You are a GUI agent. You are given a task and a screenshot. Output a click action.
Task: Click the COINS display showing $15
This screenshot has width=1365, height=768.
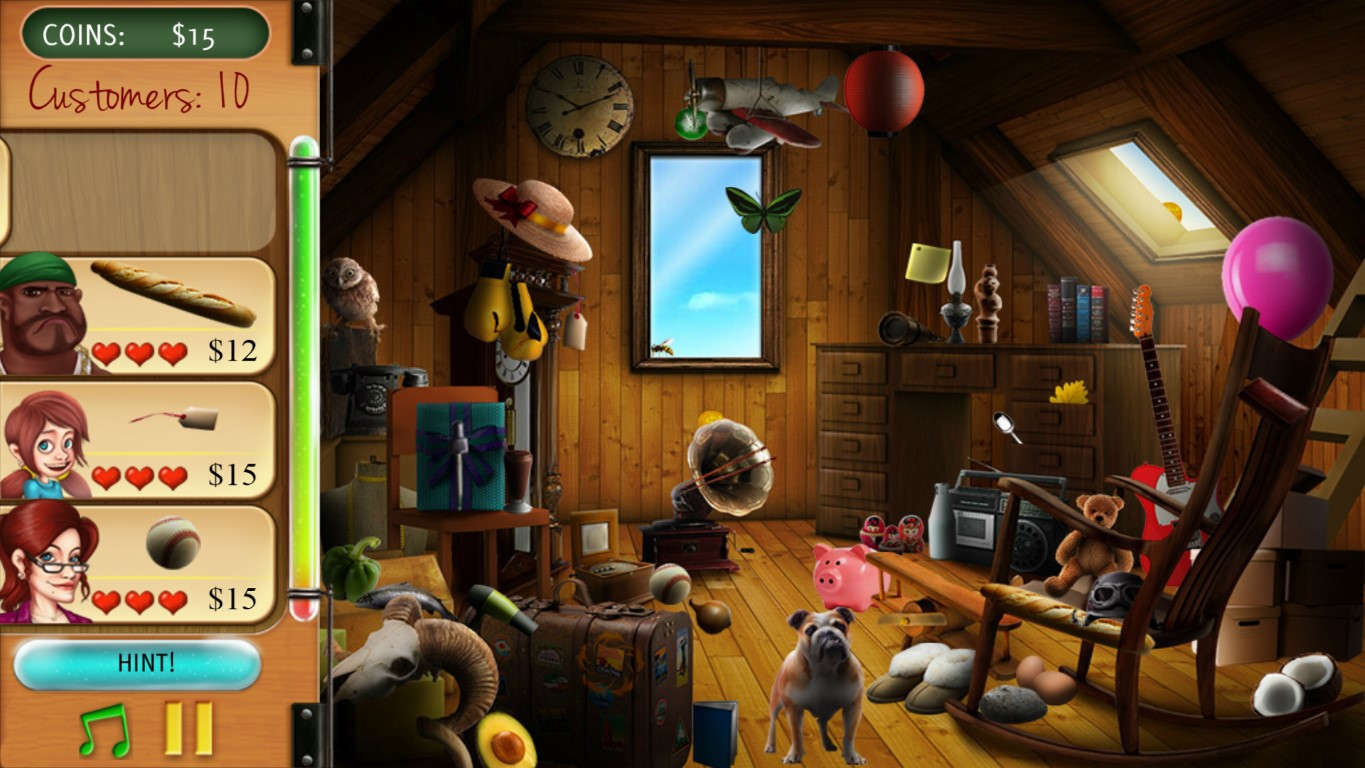click(143, 31)
